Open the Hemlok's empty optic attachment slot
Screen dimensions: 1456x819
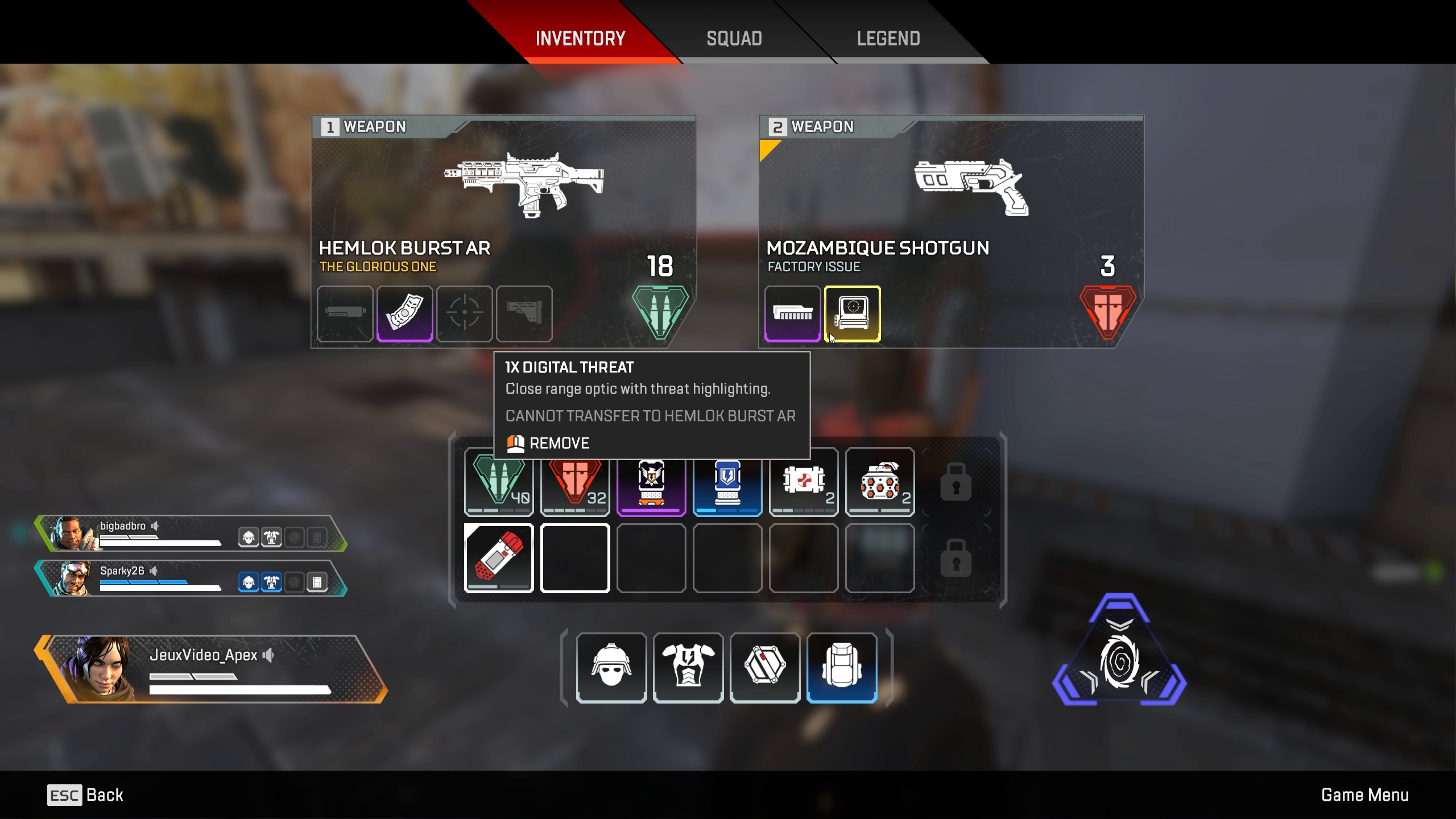tap(465, 315)
